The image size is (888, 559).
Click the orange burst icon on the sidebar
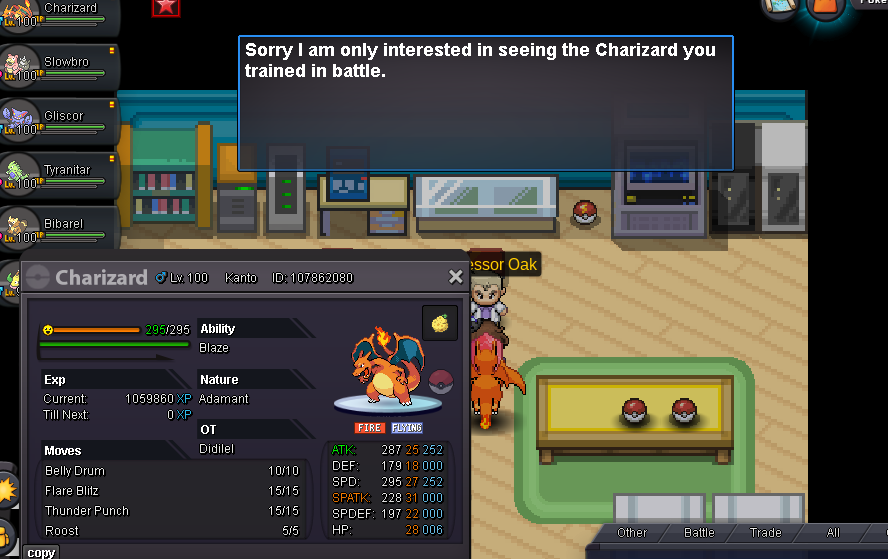(7, 490)
